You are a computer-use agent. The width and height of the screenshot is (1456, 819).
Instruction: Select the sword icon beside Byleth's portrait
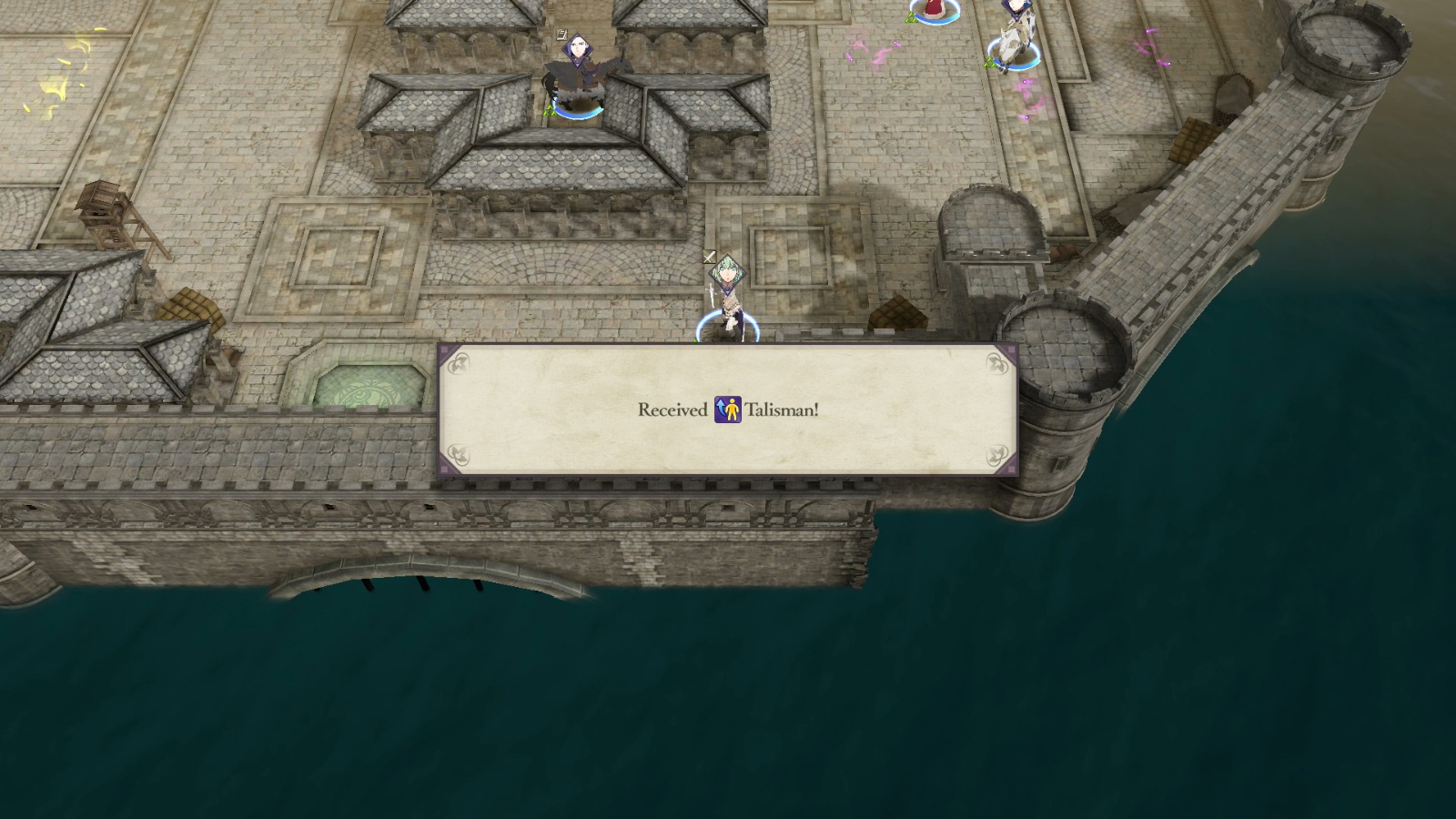[x=709, y=258]
